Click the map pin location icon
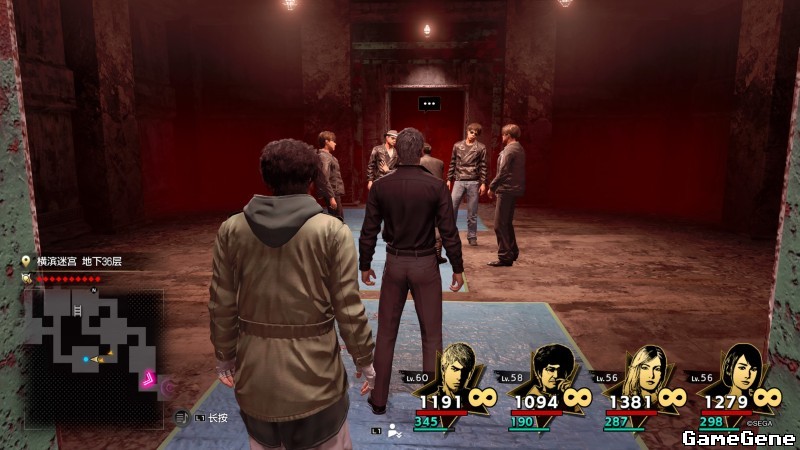The height and width of the screenshot is (450, 800). coord(27,262)
